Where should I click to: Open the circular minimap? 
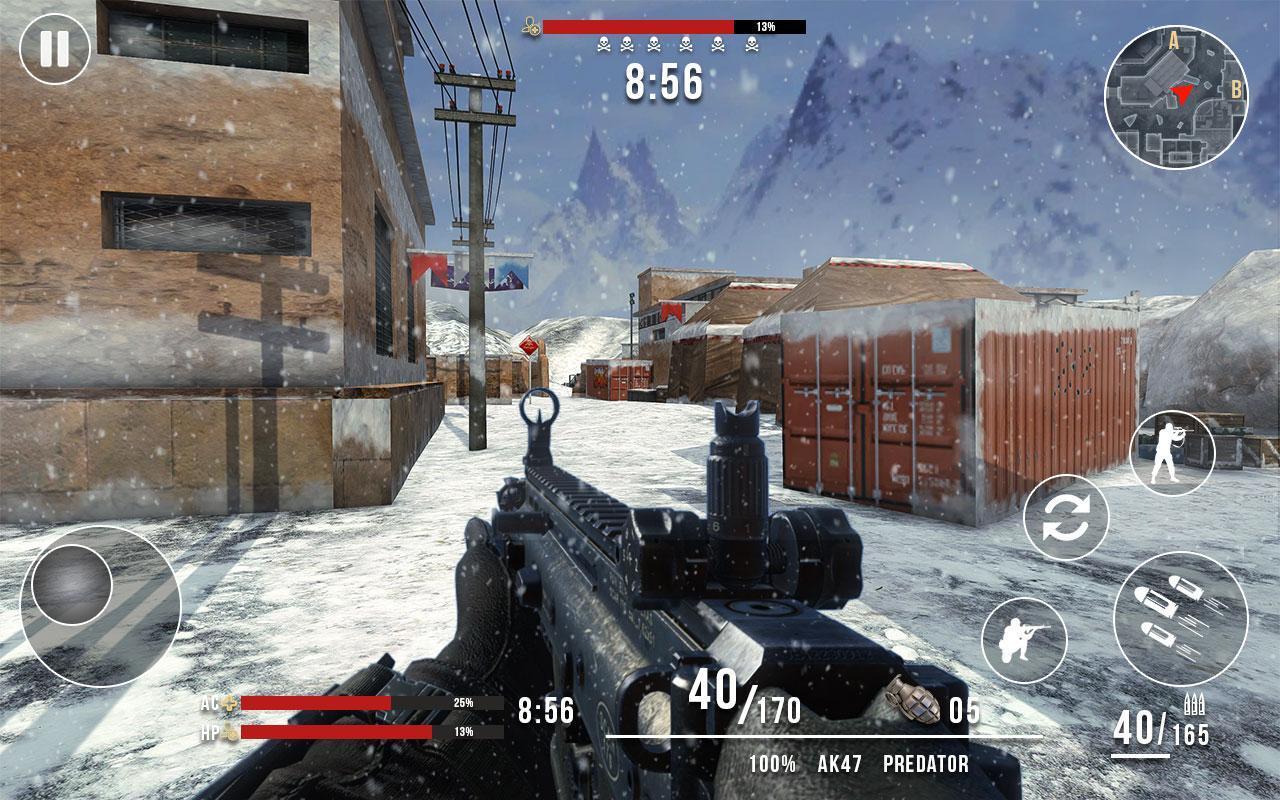point(1176,97)
